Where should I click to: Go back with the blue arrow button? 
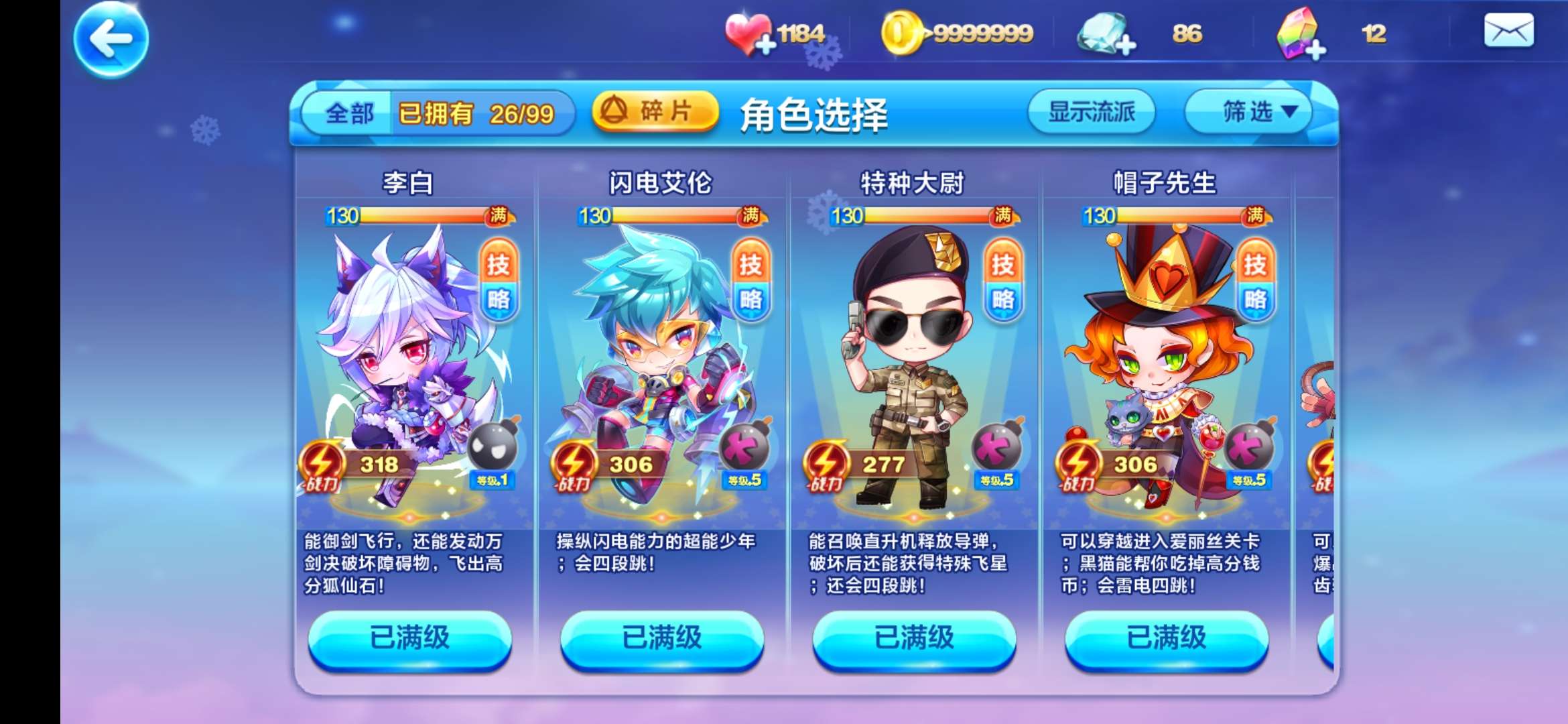[111, 39]
